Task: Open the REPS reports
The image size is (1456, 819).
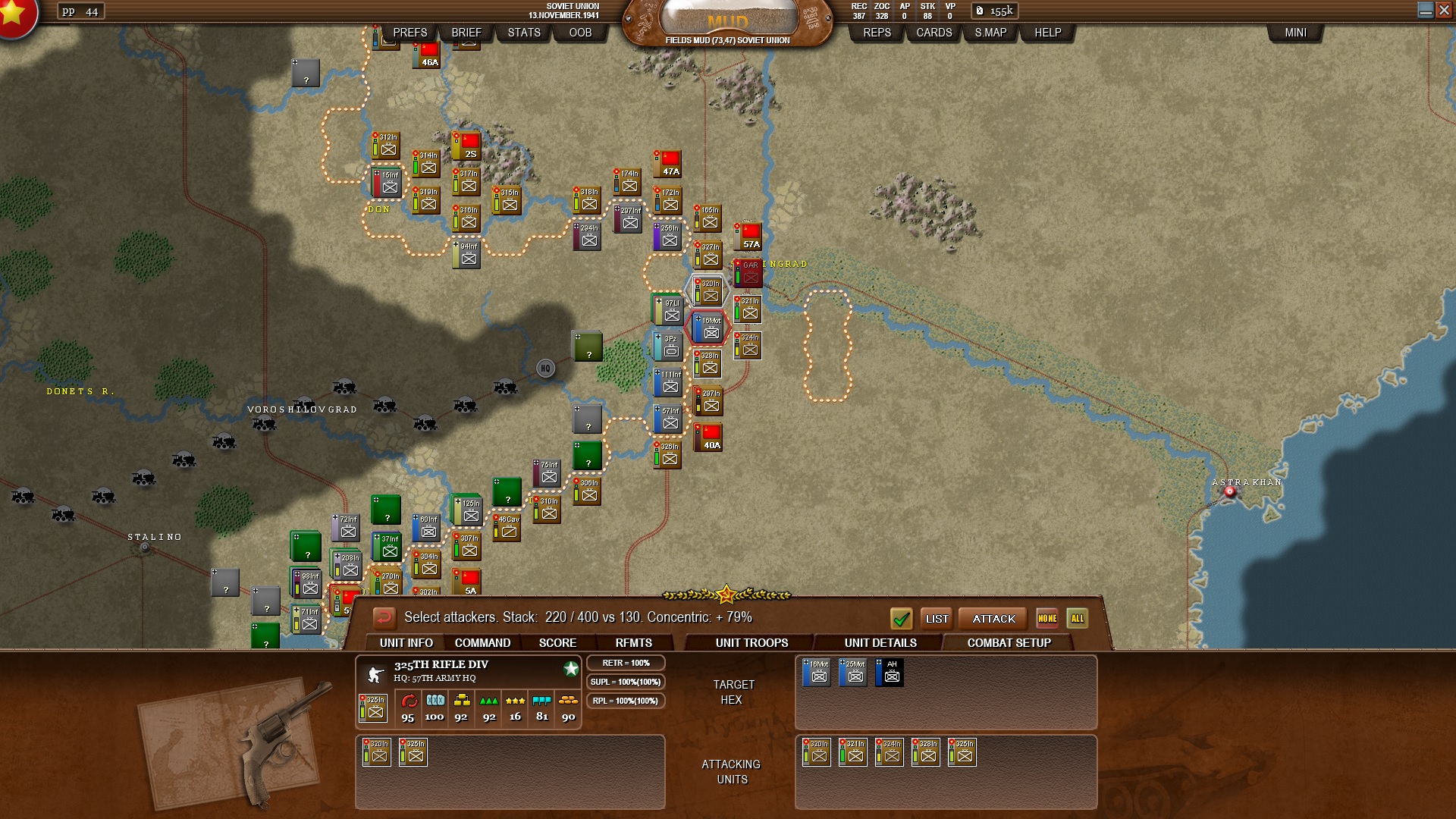Action: 877,33
